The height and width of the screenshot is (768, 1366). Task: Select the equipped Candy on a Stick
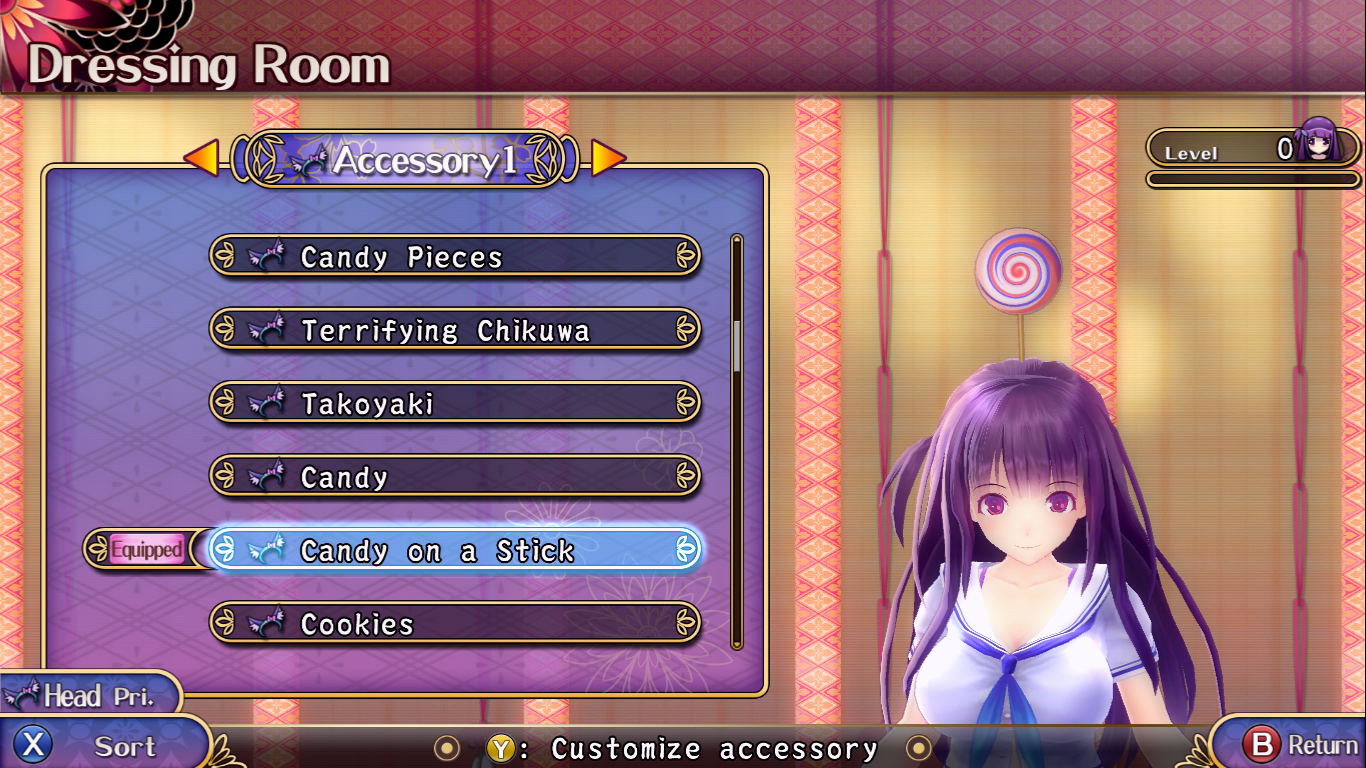[455, 550]
